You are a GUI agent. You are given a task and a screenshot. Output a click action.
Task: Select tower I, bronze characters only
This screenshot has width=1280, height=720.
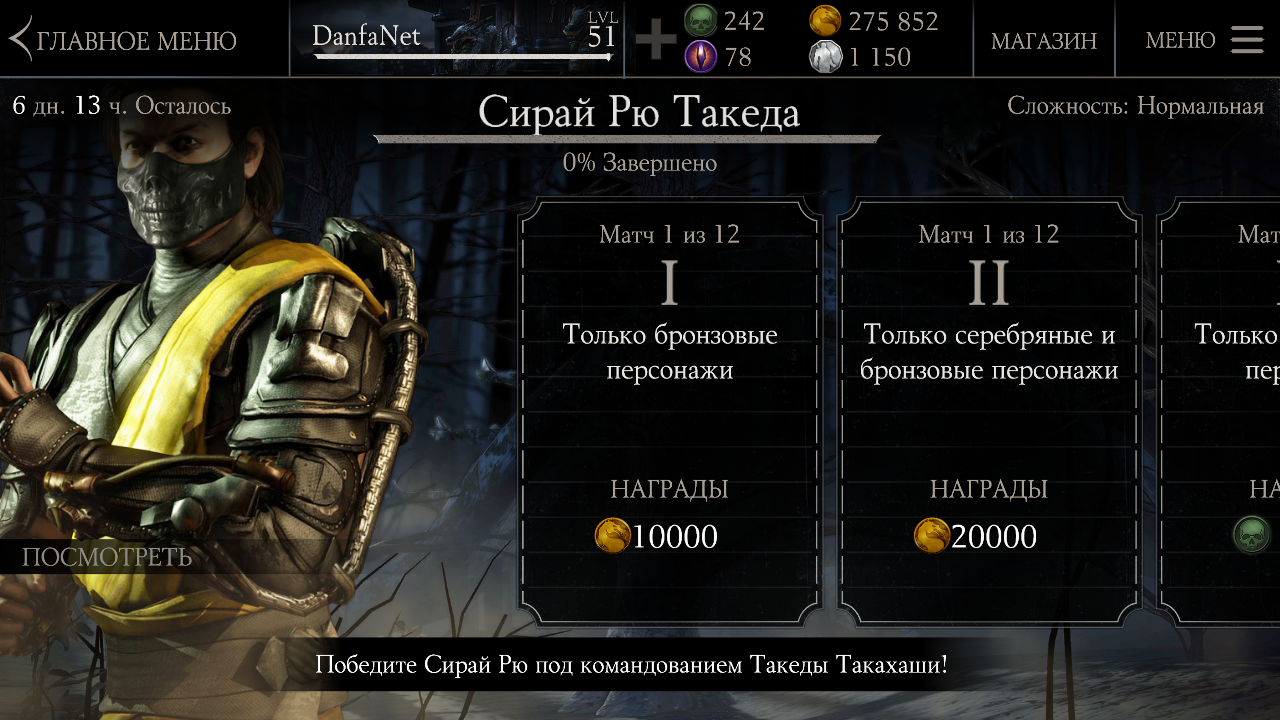click(x=669, y=410)
